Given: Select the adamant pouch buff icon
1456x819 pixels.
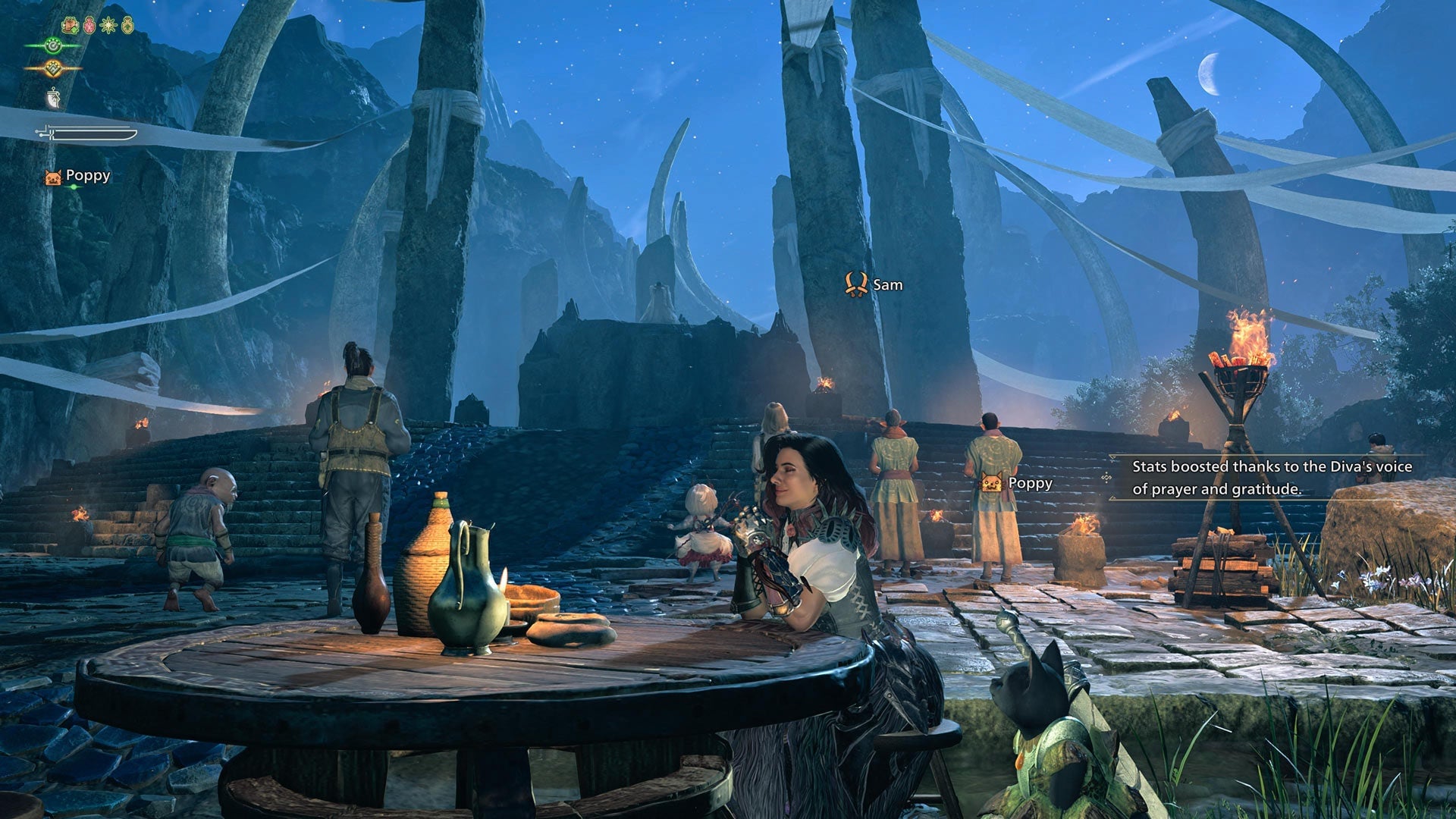Looking at the screenshot, I should click(x=127, y=27).
